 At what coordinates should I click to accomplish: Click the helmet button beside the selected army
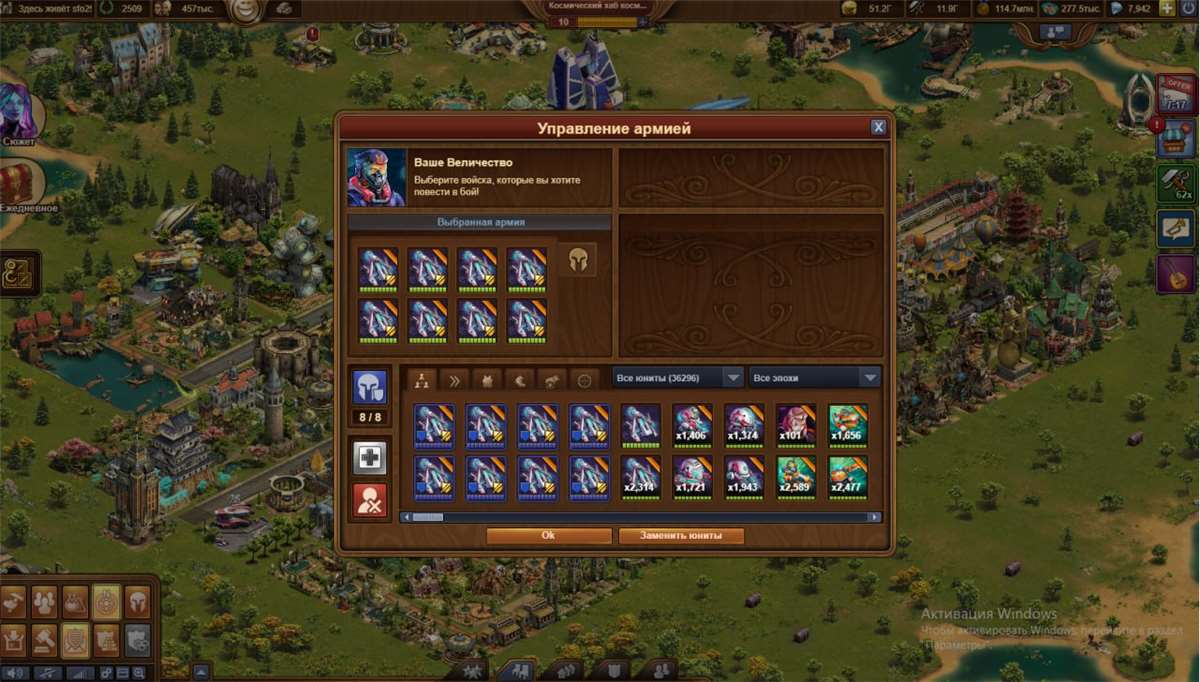(x=577, y=260)
